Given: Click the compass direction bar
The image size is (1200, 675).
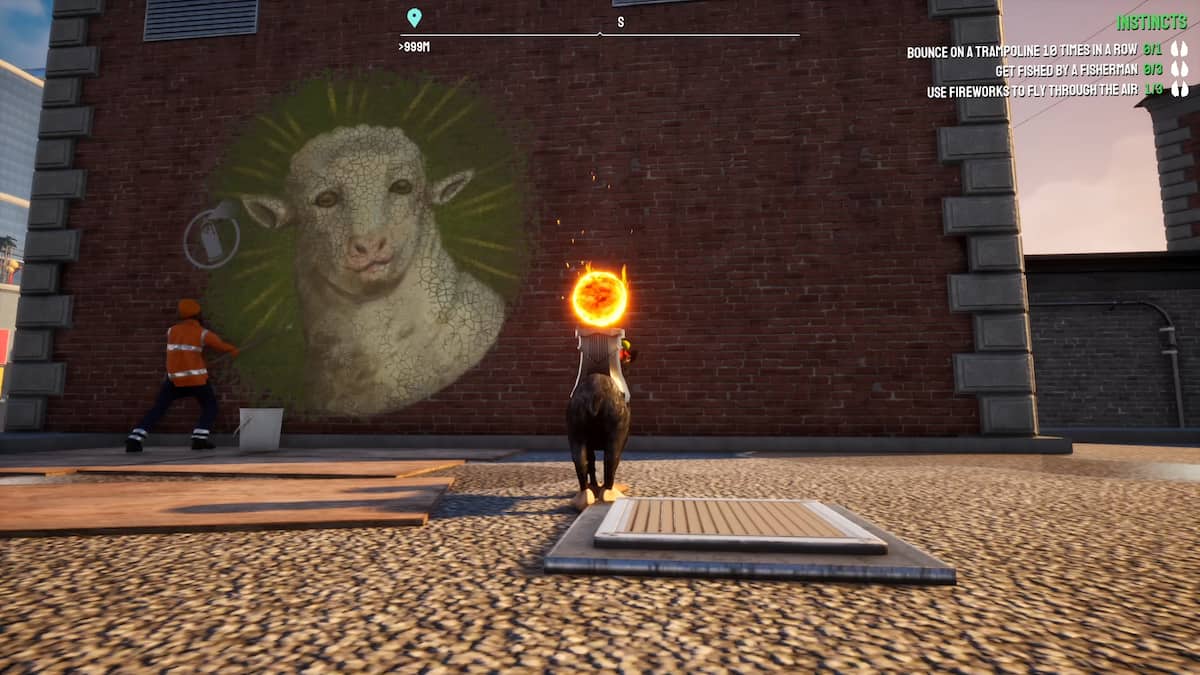Looking at the screenshot, I should click(600, 35).
